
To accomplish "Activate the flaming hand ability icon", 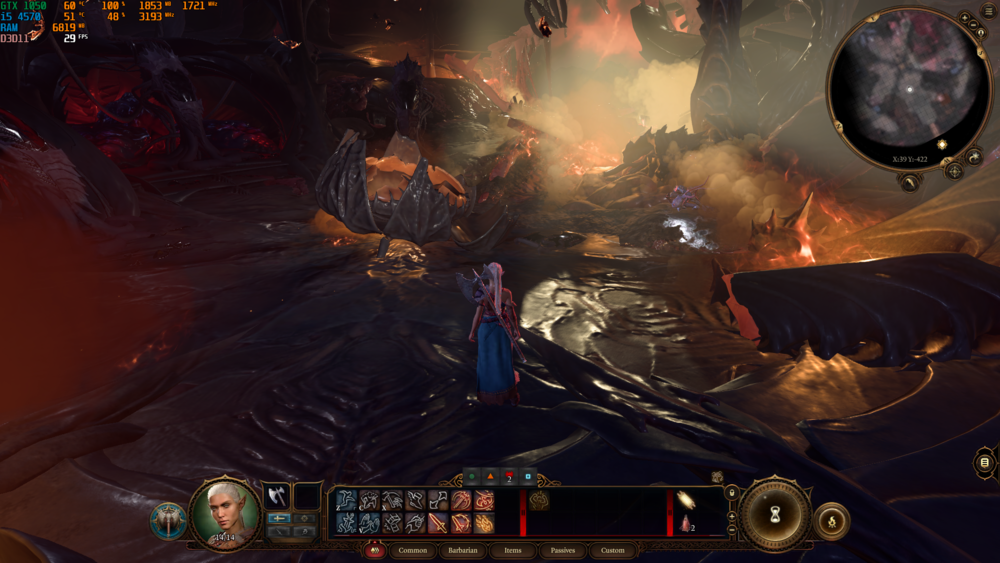I will [x=484, y=522].
